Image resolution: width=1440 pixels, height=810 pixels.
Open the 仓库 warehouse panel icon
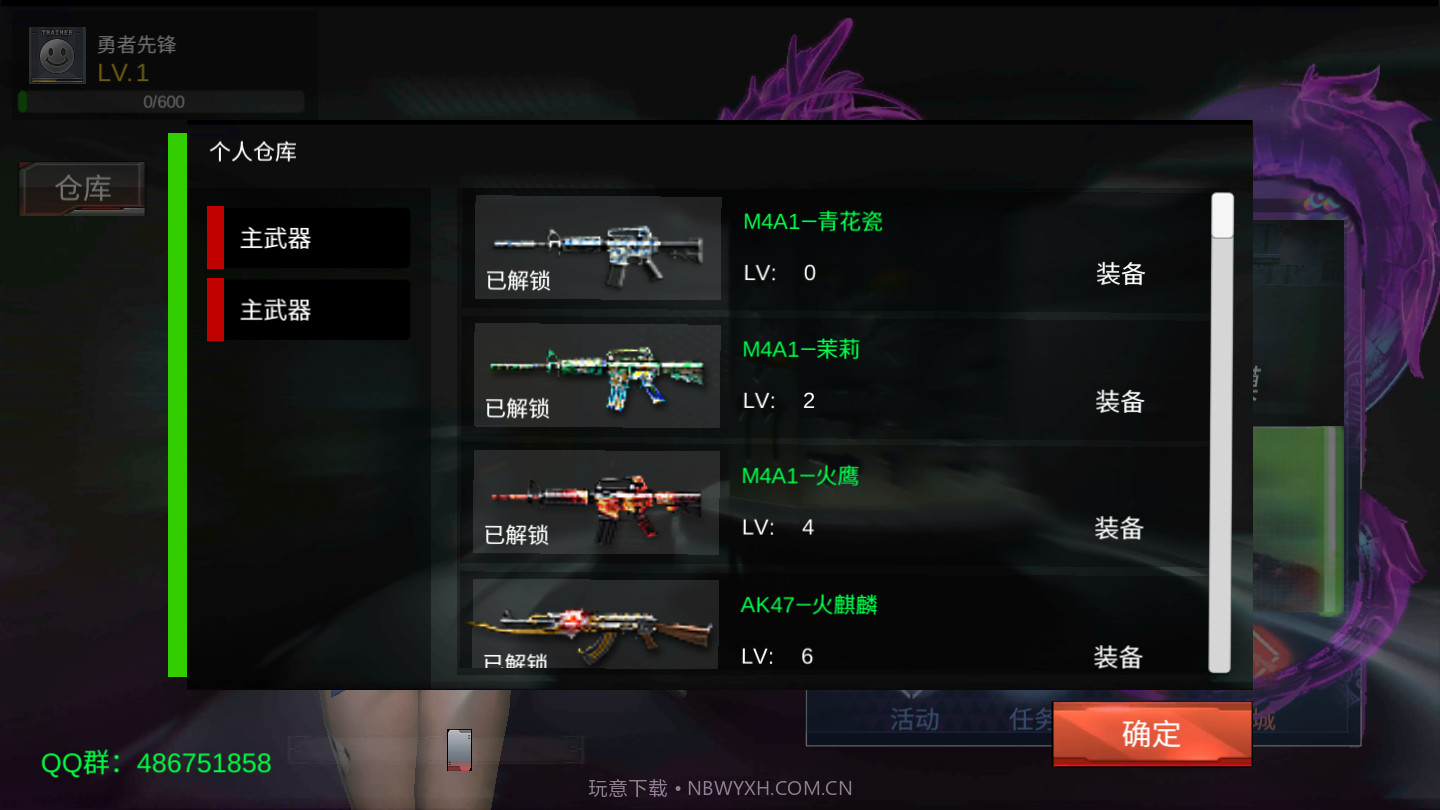[x=80, y=188]
